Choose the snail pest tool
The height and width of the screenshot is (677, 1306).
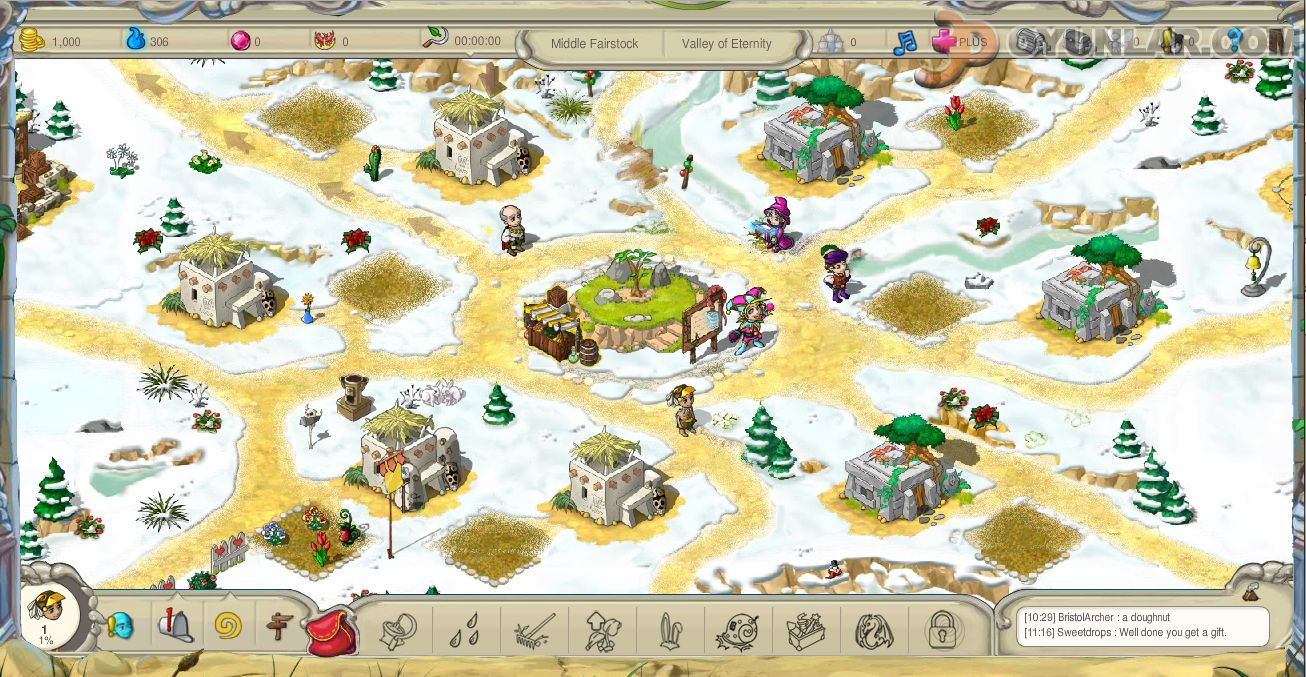click(736, 631)
